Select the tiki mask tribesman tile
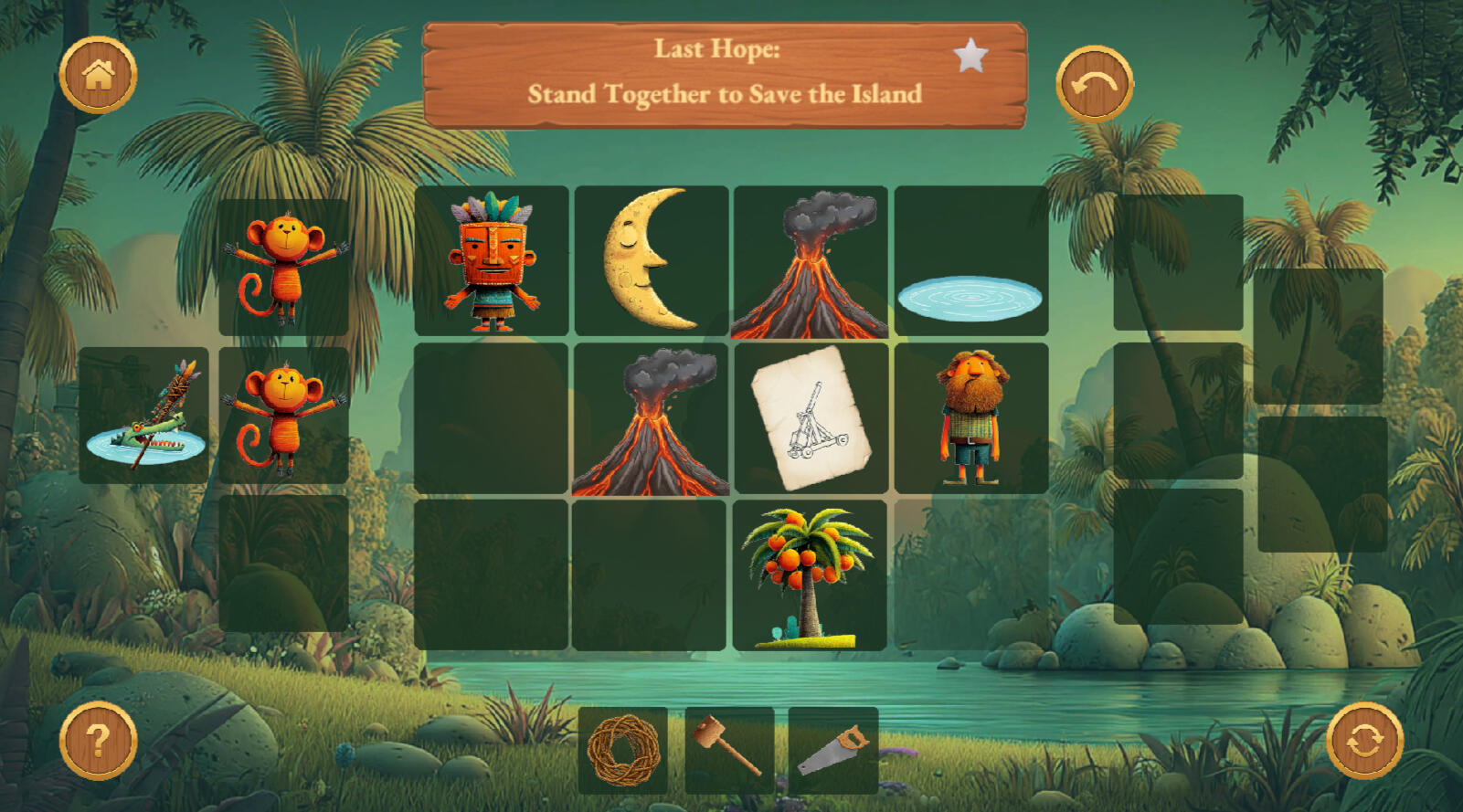The width and height of the screenshot is (1463, 812). 492,261
